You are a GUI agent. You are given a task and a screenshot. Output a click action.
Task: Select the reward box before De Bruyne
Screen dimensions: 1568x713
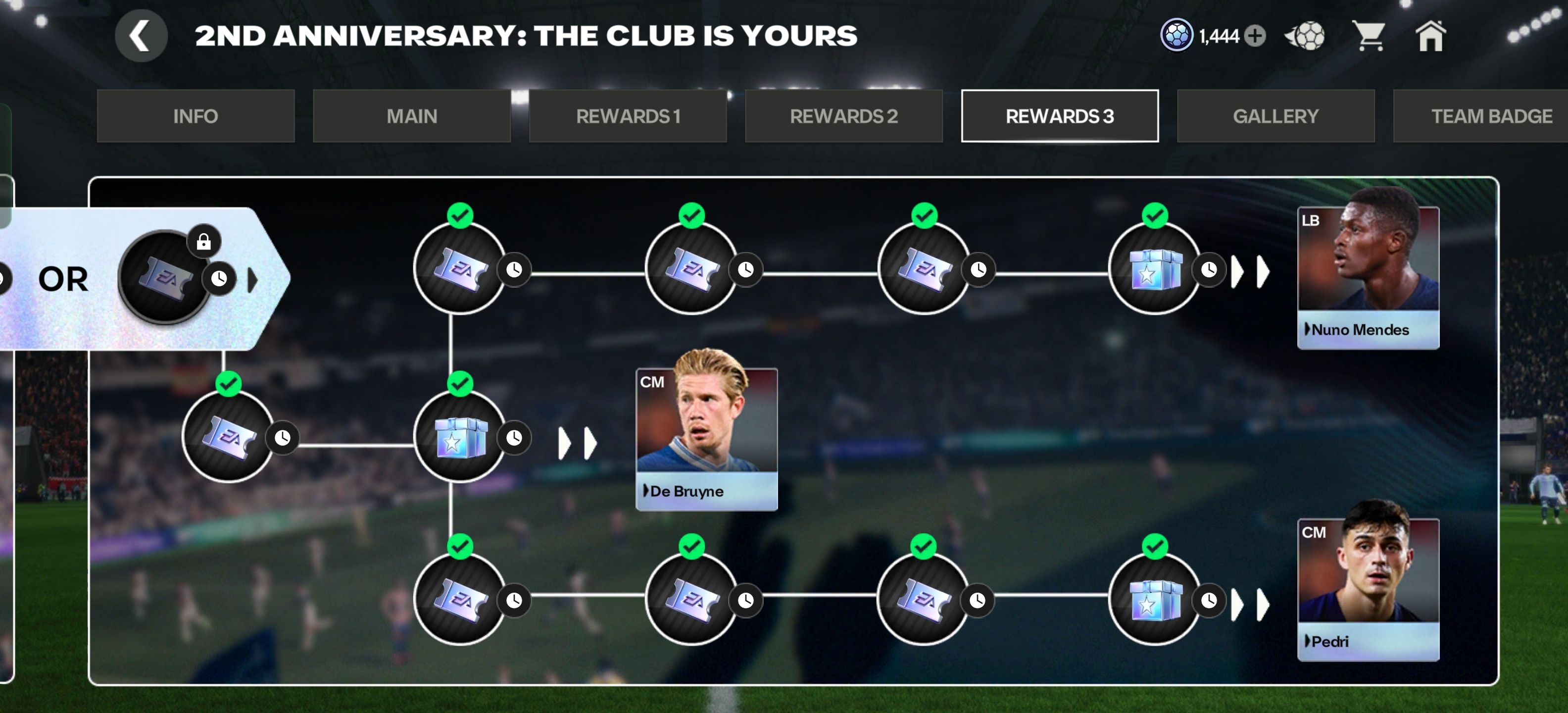click(460, 437)
